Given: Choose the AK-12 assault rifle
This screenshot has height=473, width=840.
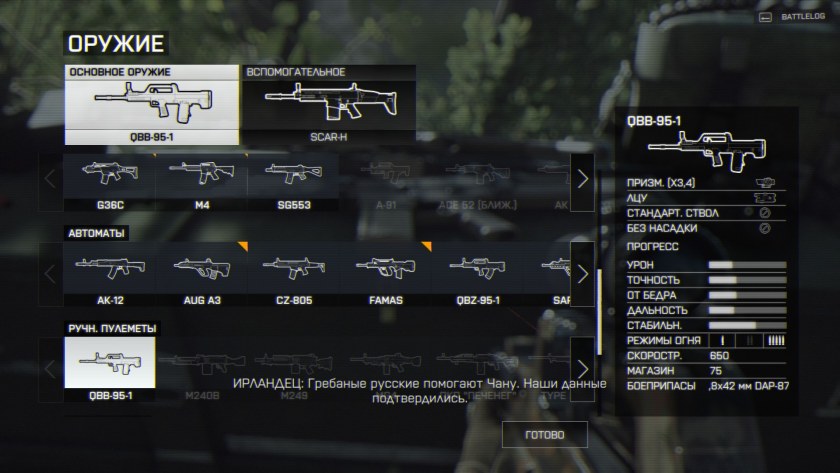Looking at the screenshot, I should click(x=109, y=273).
